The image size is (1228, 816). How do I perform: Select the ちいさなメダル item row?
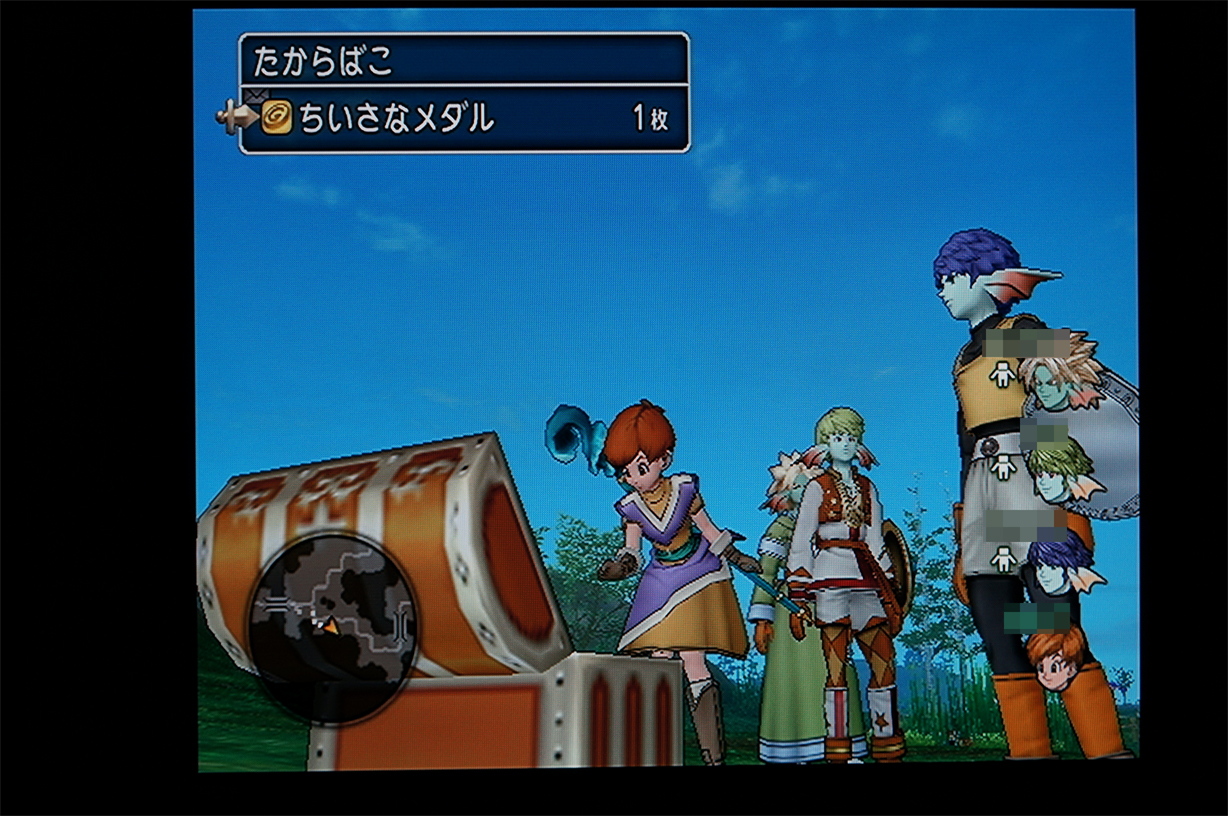464,120
